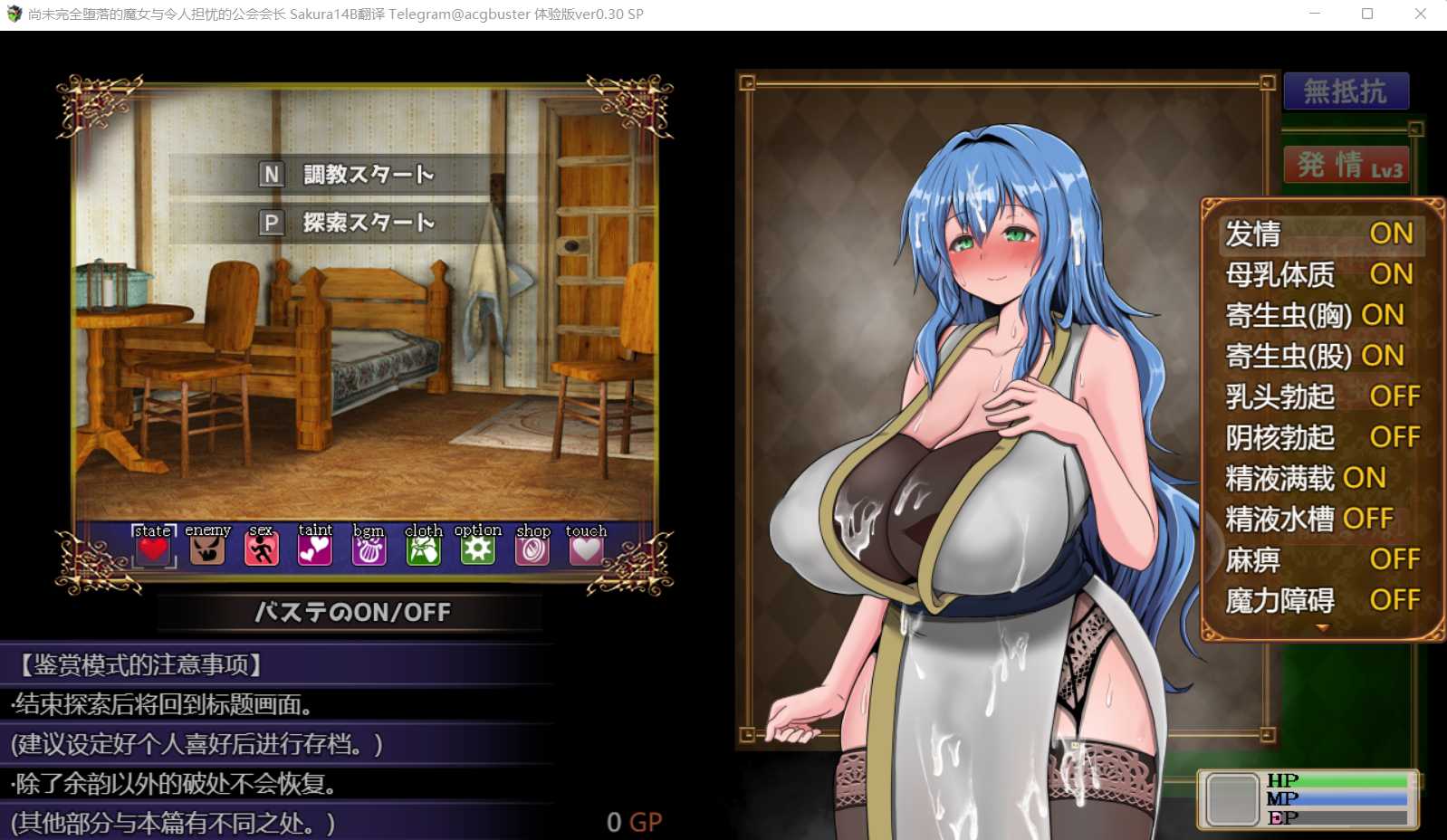
Task: Open the option gear icon
Action: [477, 546]
